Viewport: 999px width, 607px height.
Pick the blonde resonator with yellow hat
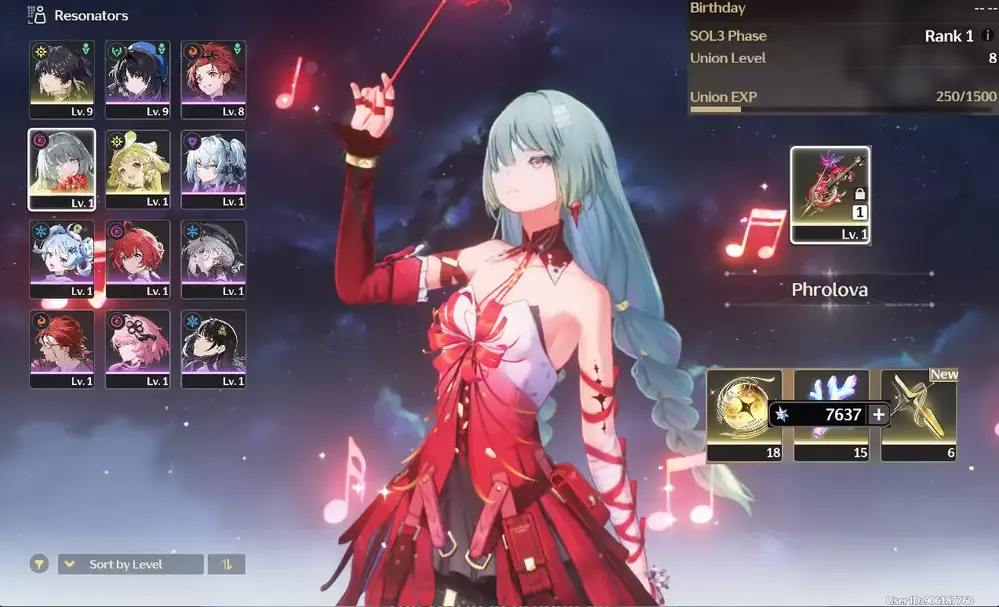coord(138,169)
